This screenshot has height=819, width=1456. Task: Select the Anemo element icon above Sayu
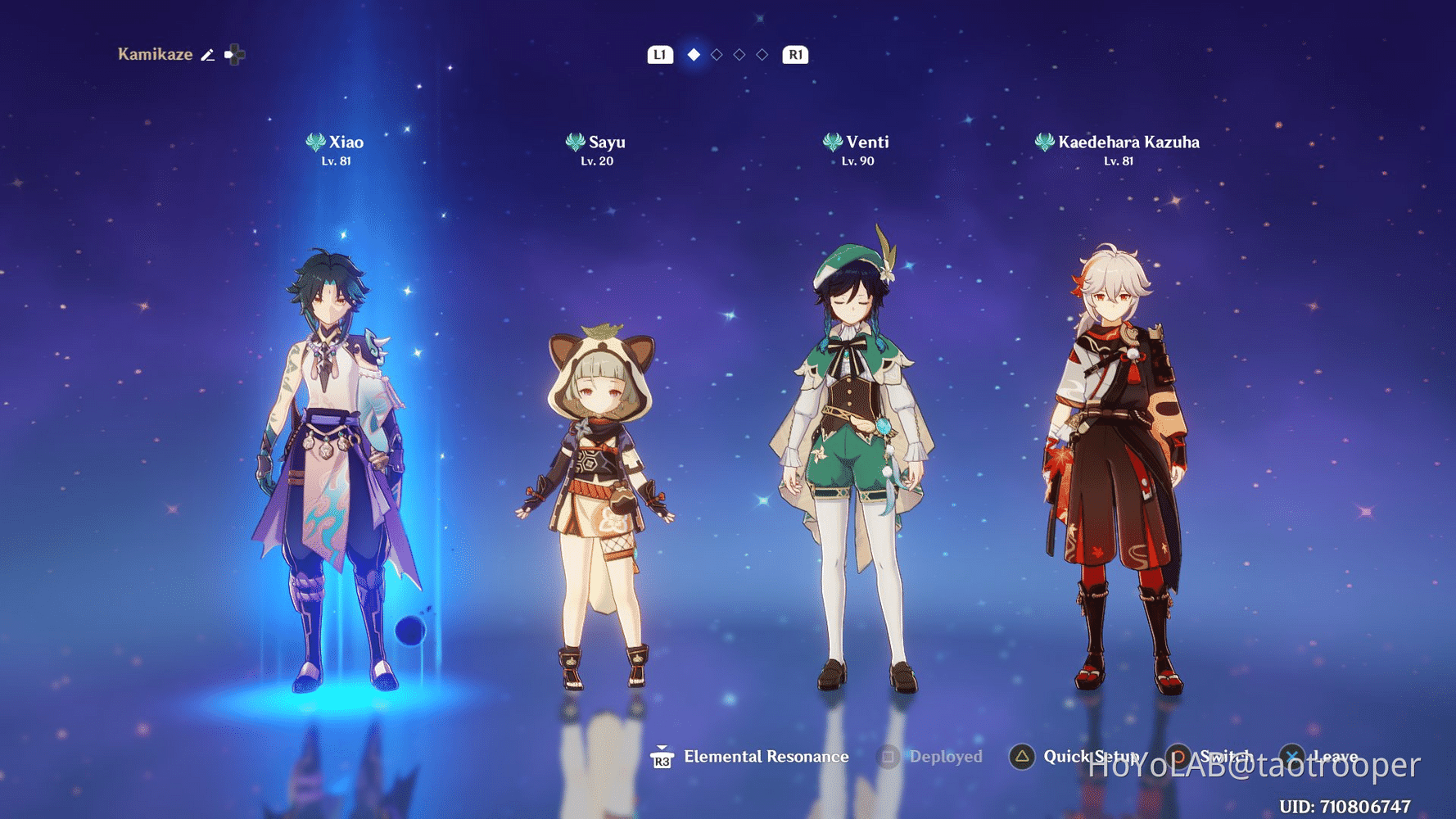576,140
